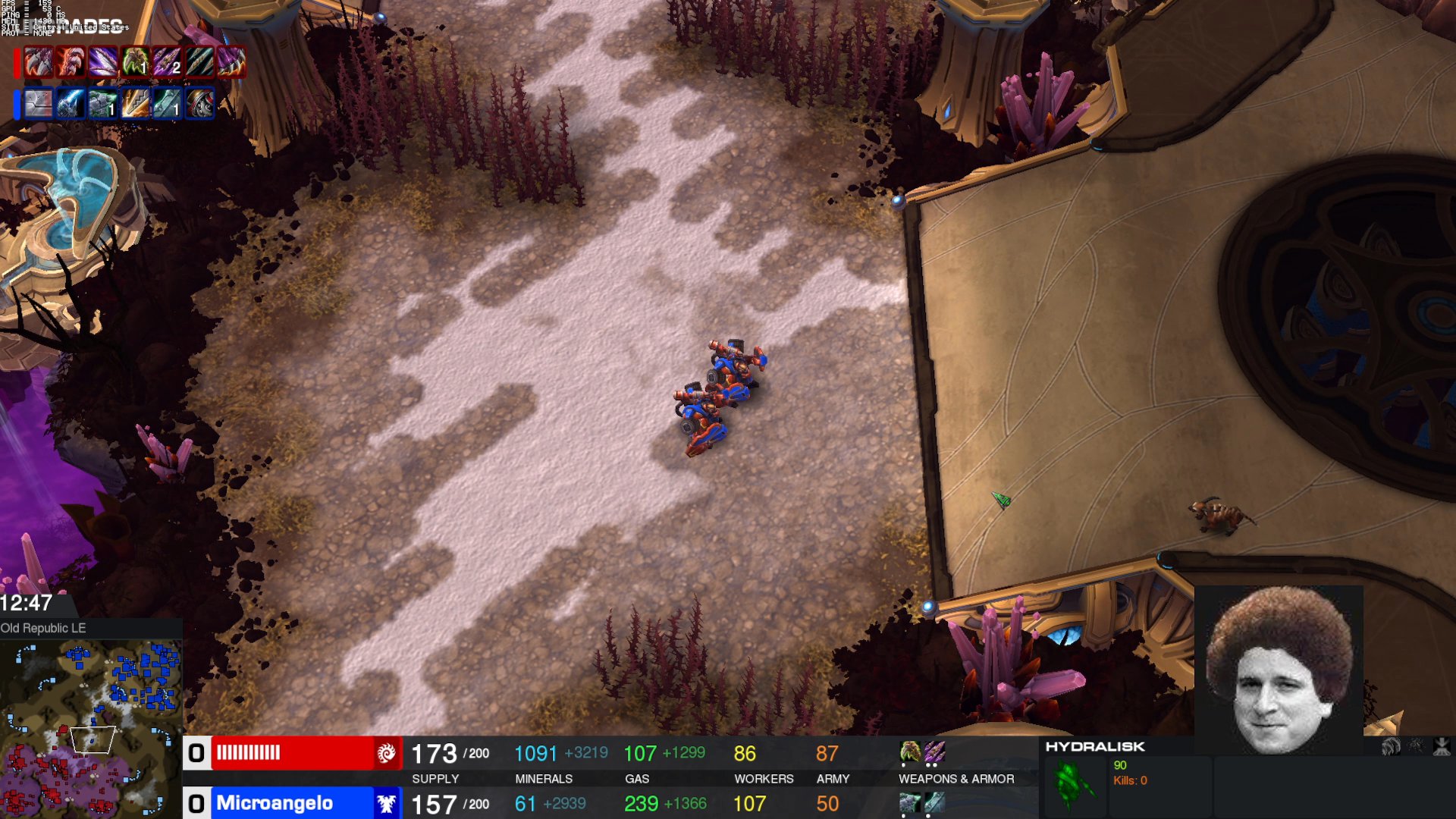Viewport: 1456px width, 819px height.
Task: Click the down-arrow icon on the unit panel
Action: click(x=1442, y=747)
